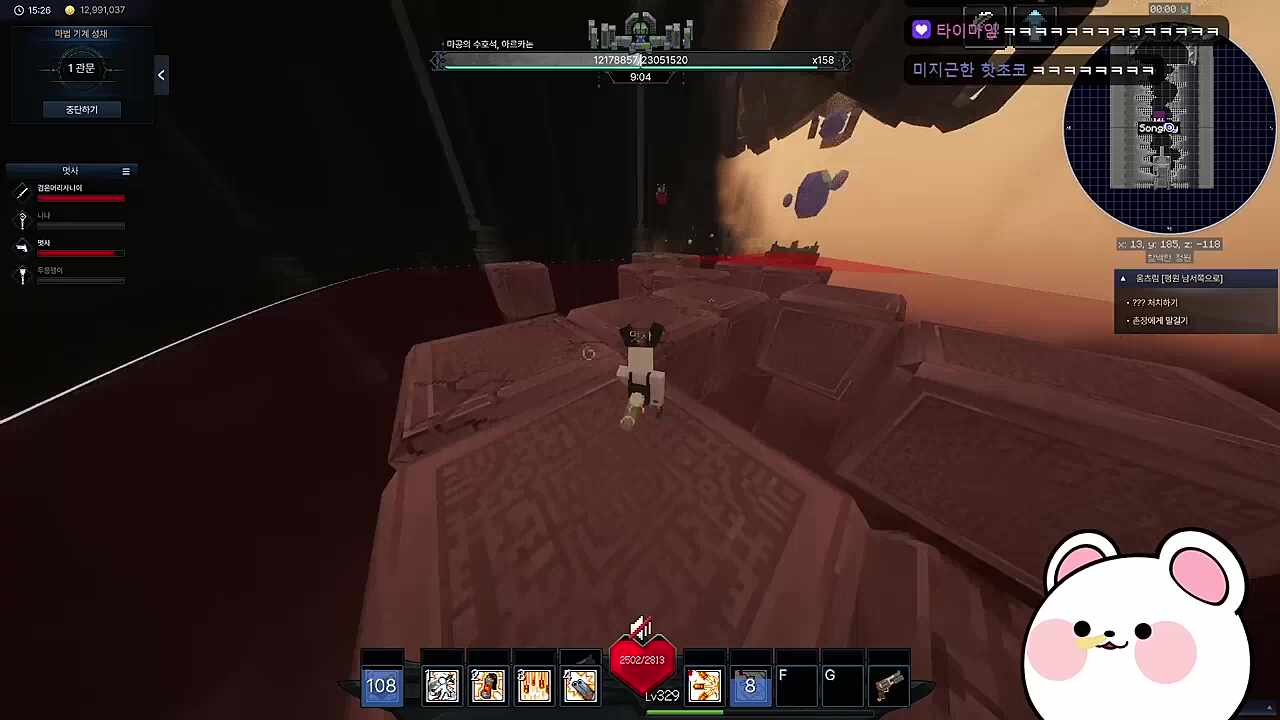
Task: Use the skill in hotbar slot 2
Action: [488, 685]
